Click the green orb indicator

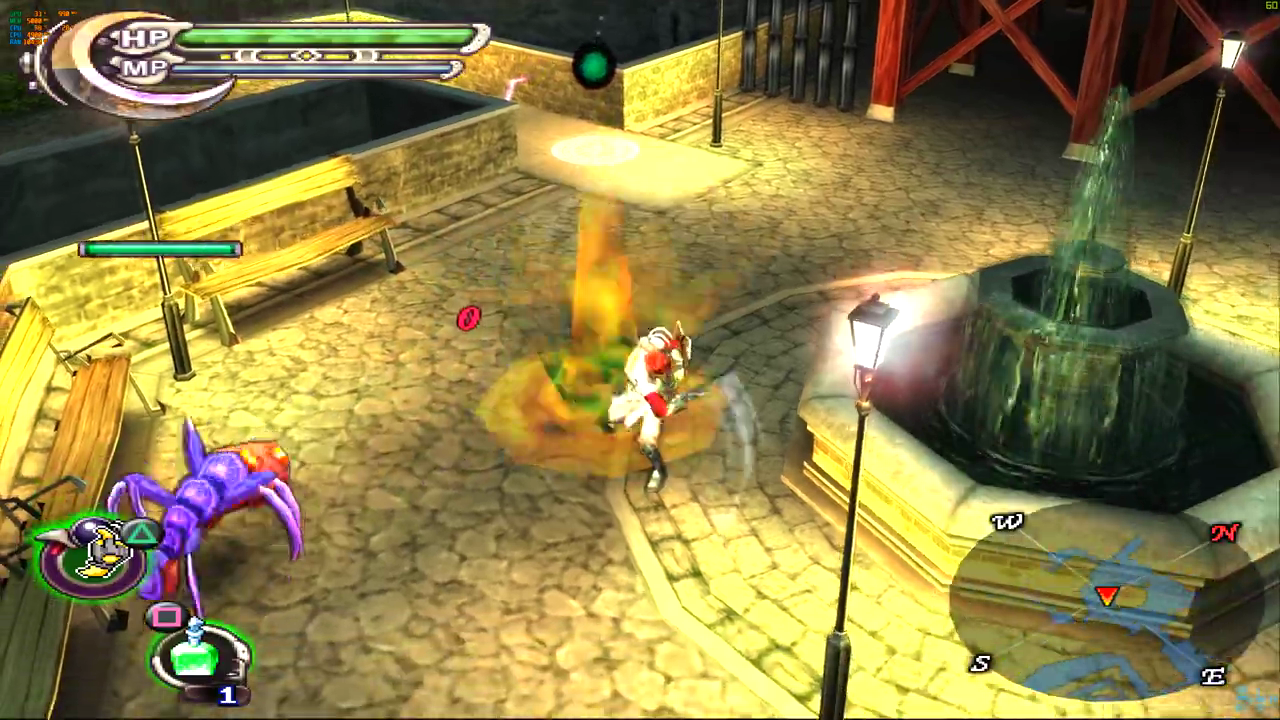click(x=594, y=65)
